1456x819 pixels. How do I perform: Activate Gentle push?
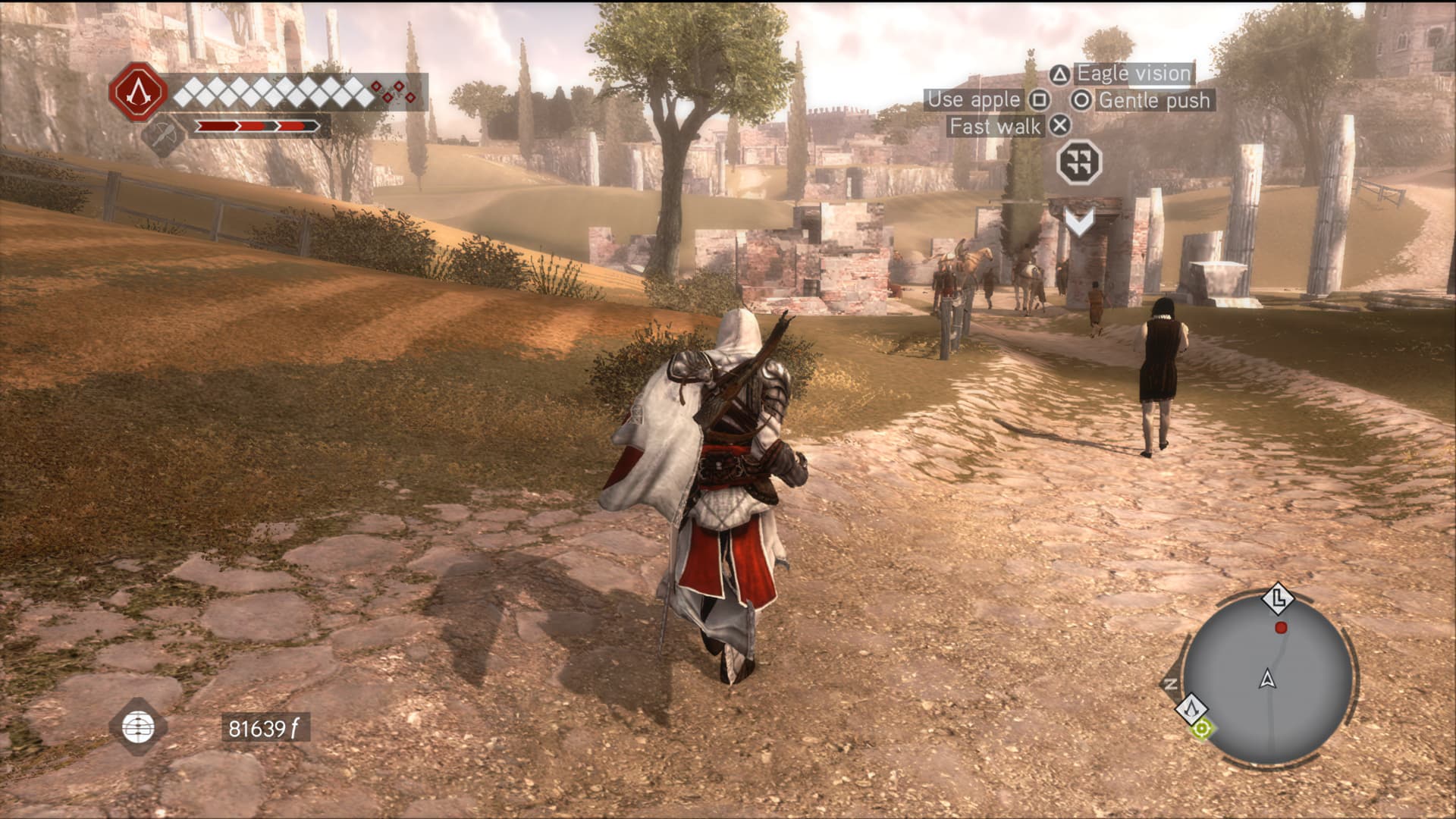(x=1156, y=100)
